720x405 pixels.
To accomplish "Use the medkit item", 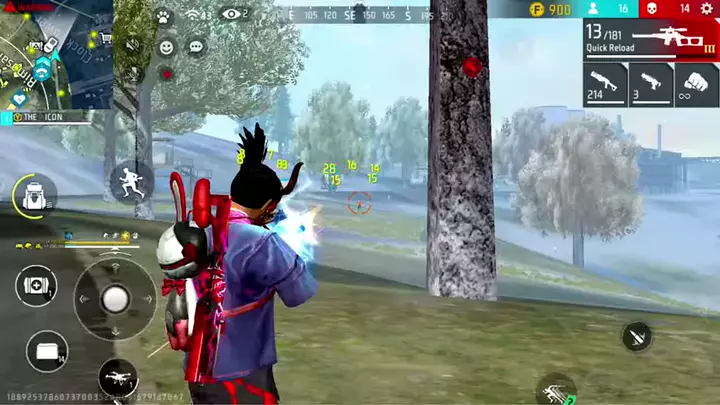I will tap(34, 286).
